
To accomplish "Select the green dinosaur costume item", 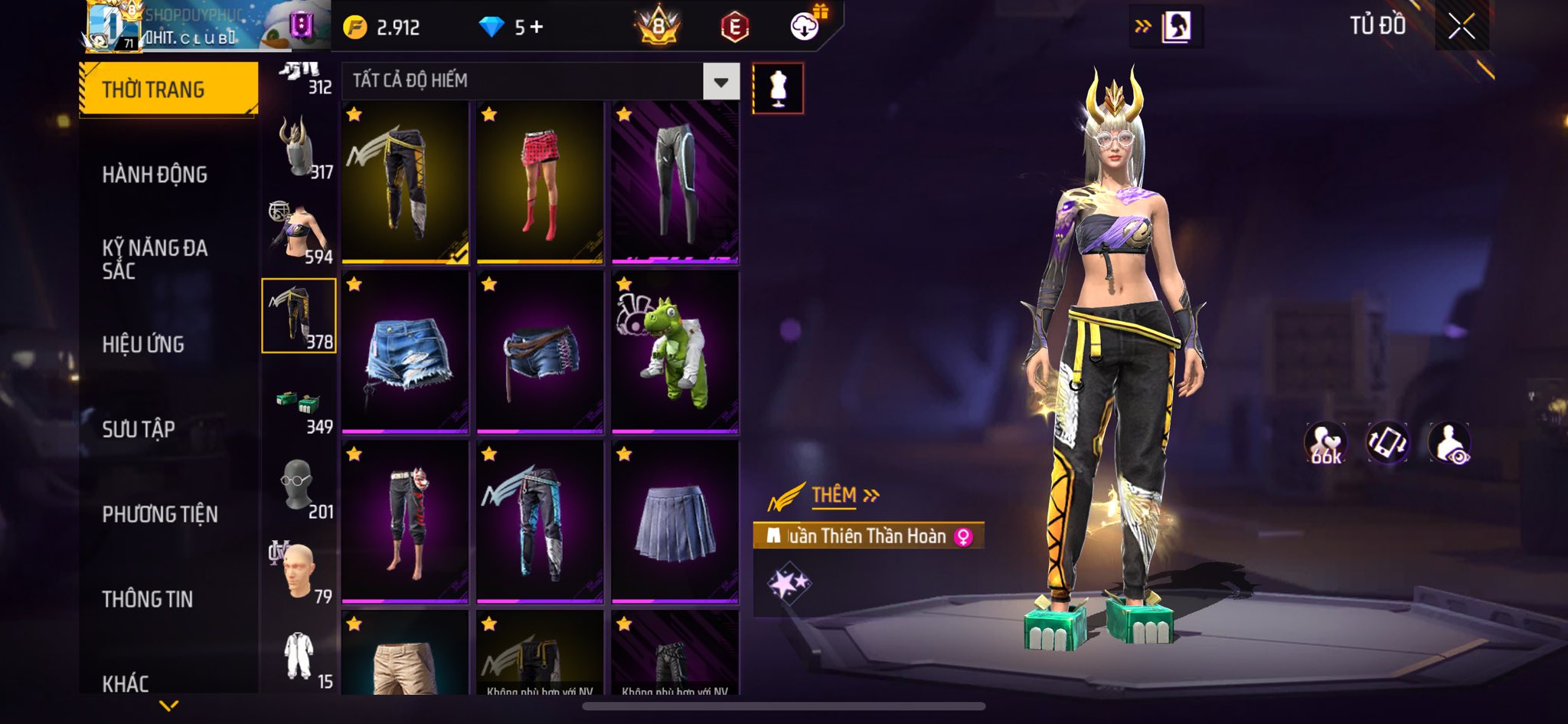I will [675, 352].
